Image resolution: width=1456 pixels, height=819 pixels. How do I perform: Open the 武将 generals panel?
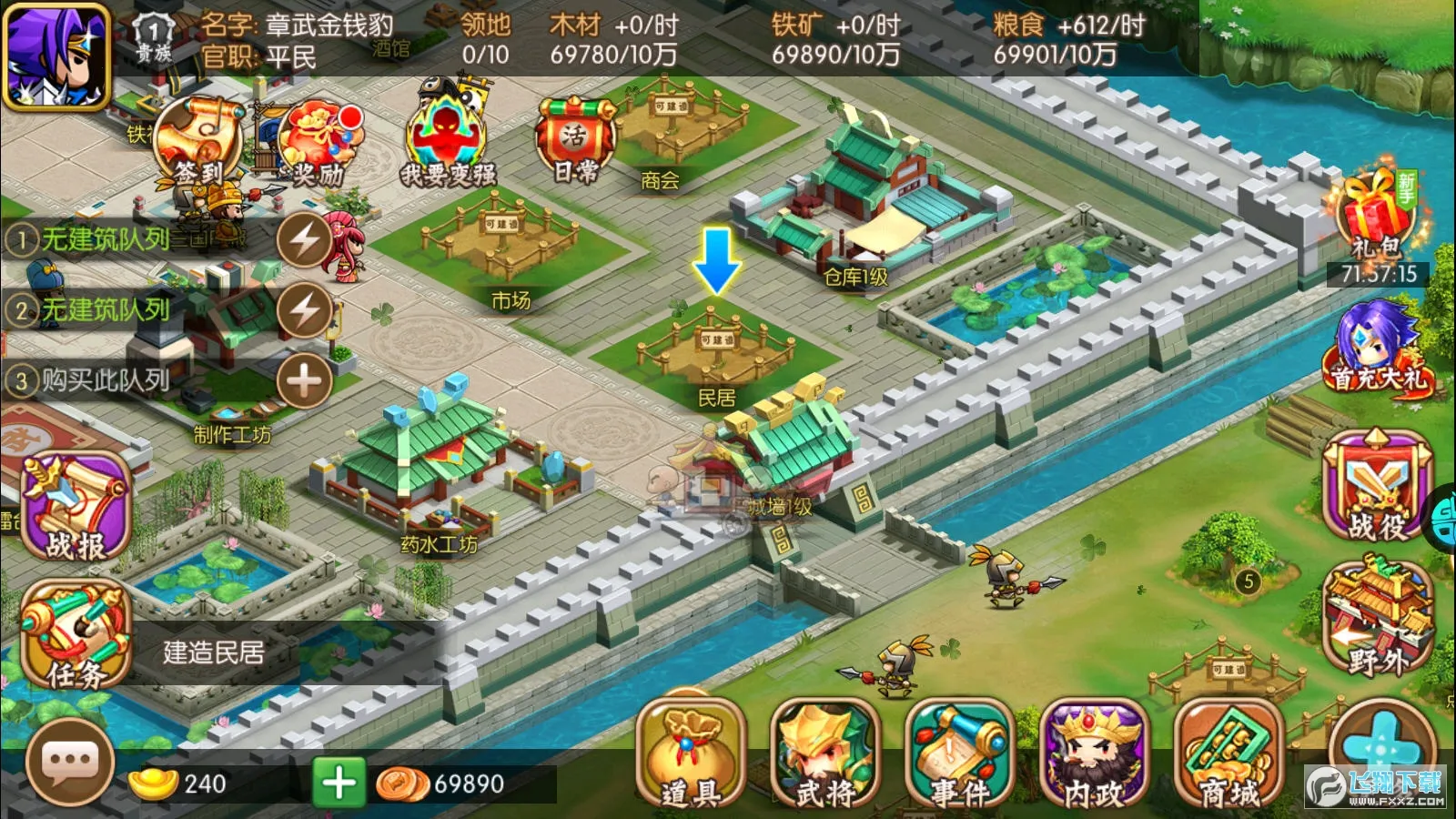[x=826, y=755]
